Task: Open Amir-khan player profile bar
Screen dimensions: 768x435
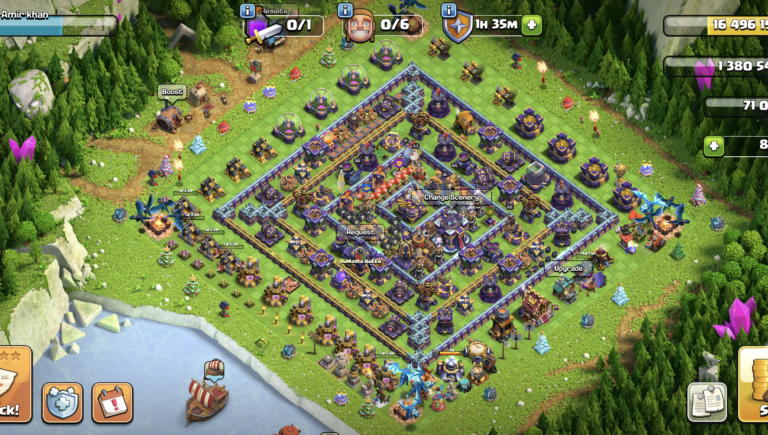Action: pos(55,22)
